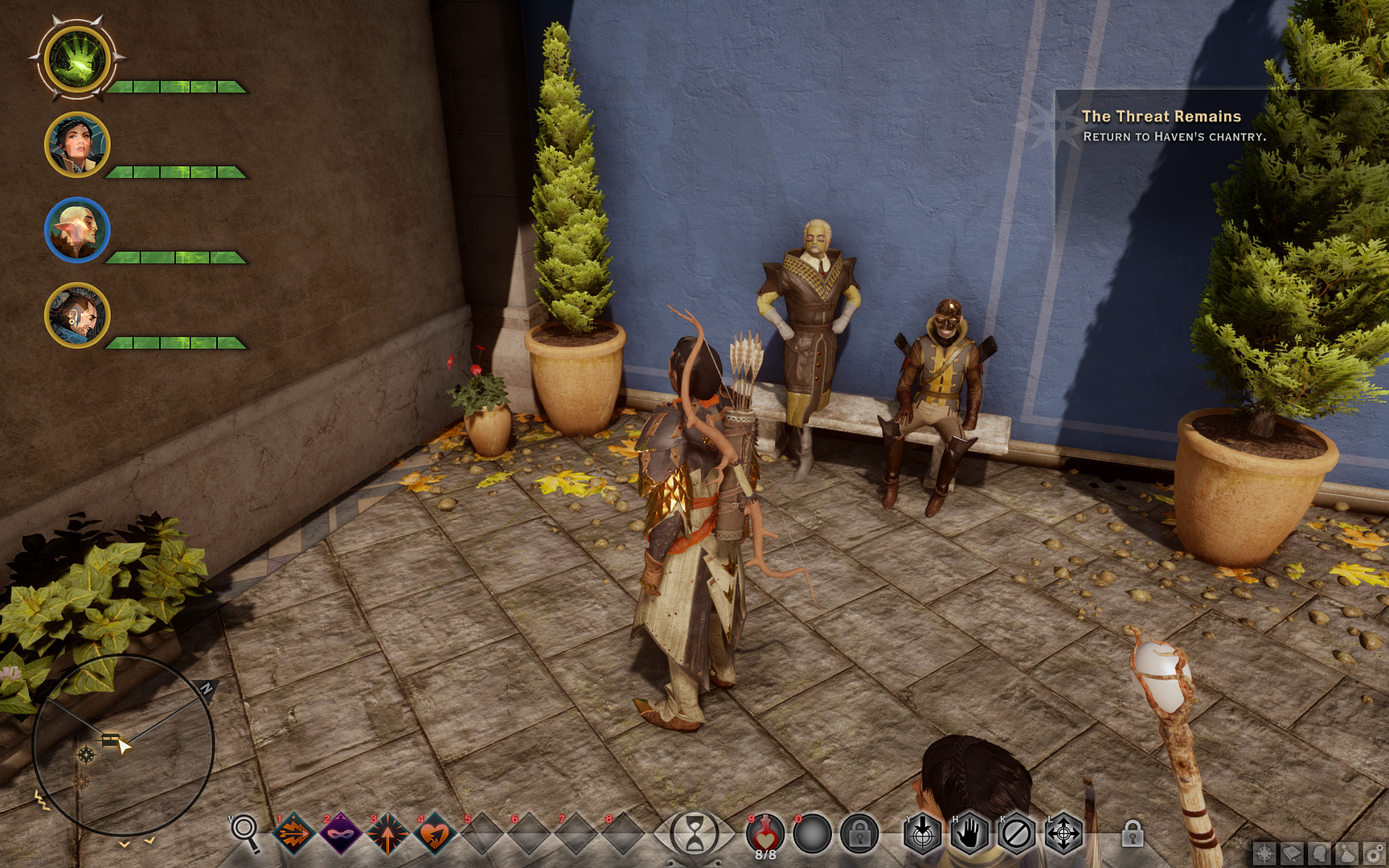The width and height of the screenshot is (1389, 868).
Task: Select the quest entry The Threat Remains
Action: pos(1162,117)
